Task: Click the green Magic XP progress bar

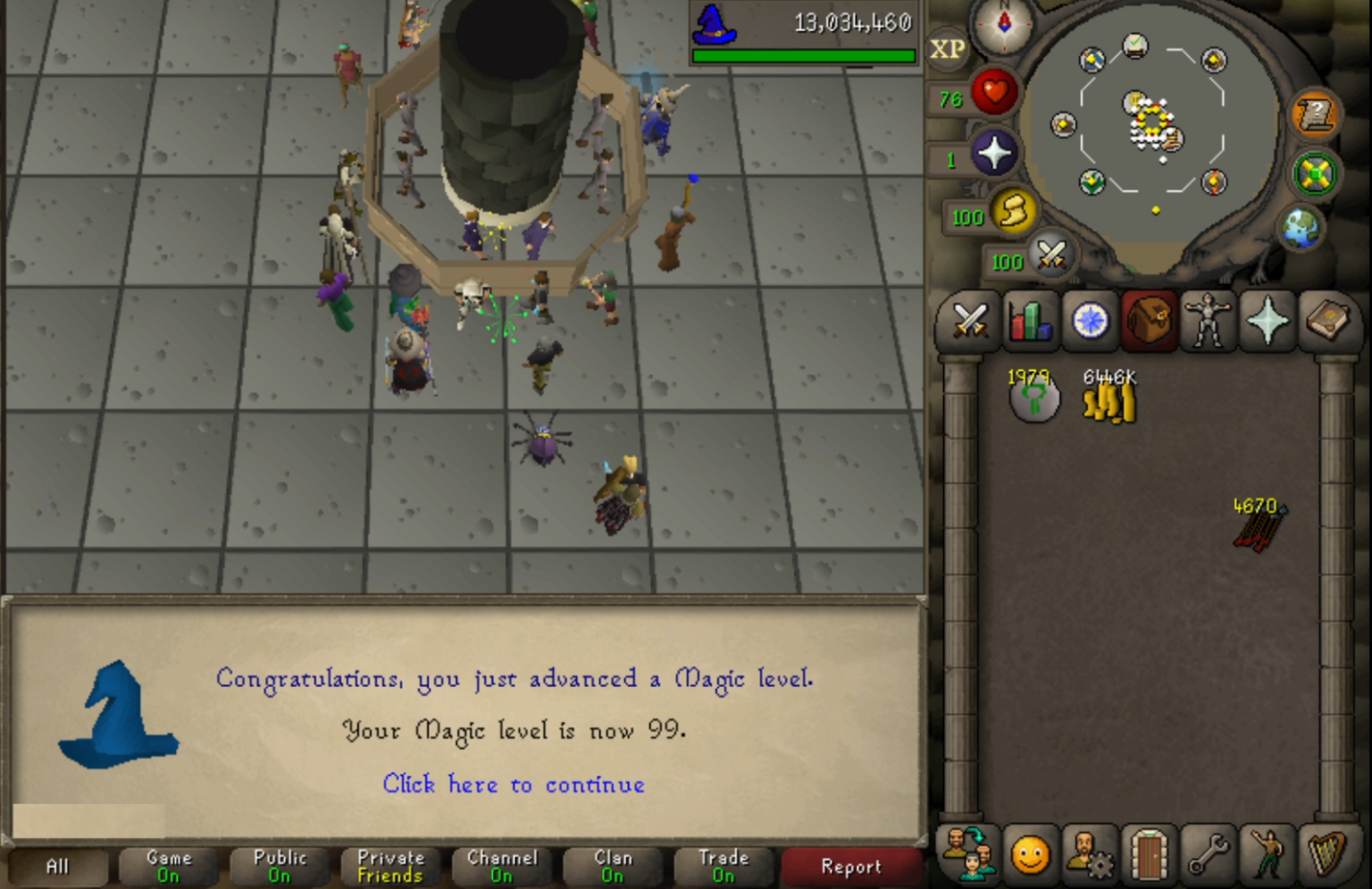Action: tap(802, 55)
